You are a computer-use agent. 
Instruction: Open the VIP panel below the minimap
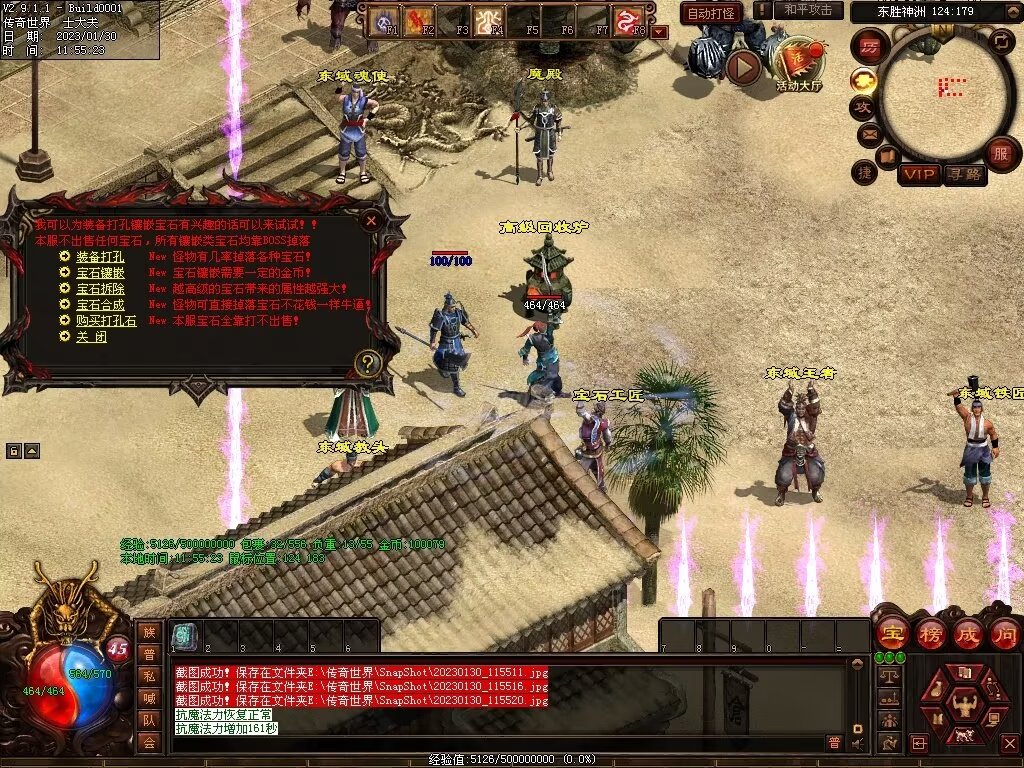919,174
